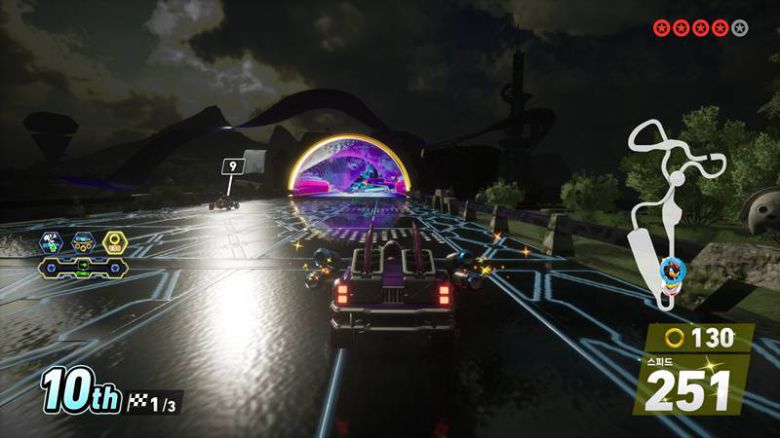Select the yellow ring hexagon icon

tap(114, 241)
